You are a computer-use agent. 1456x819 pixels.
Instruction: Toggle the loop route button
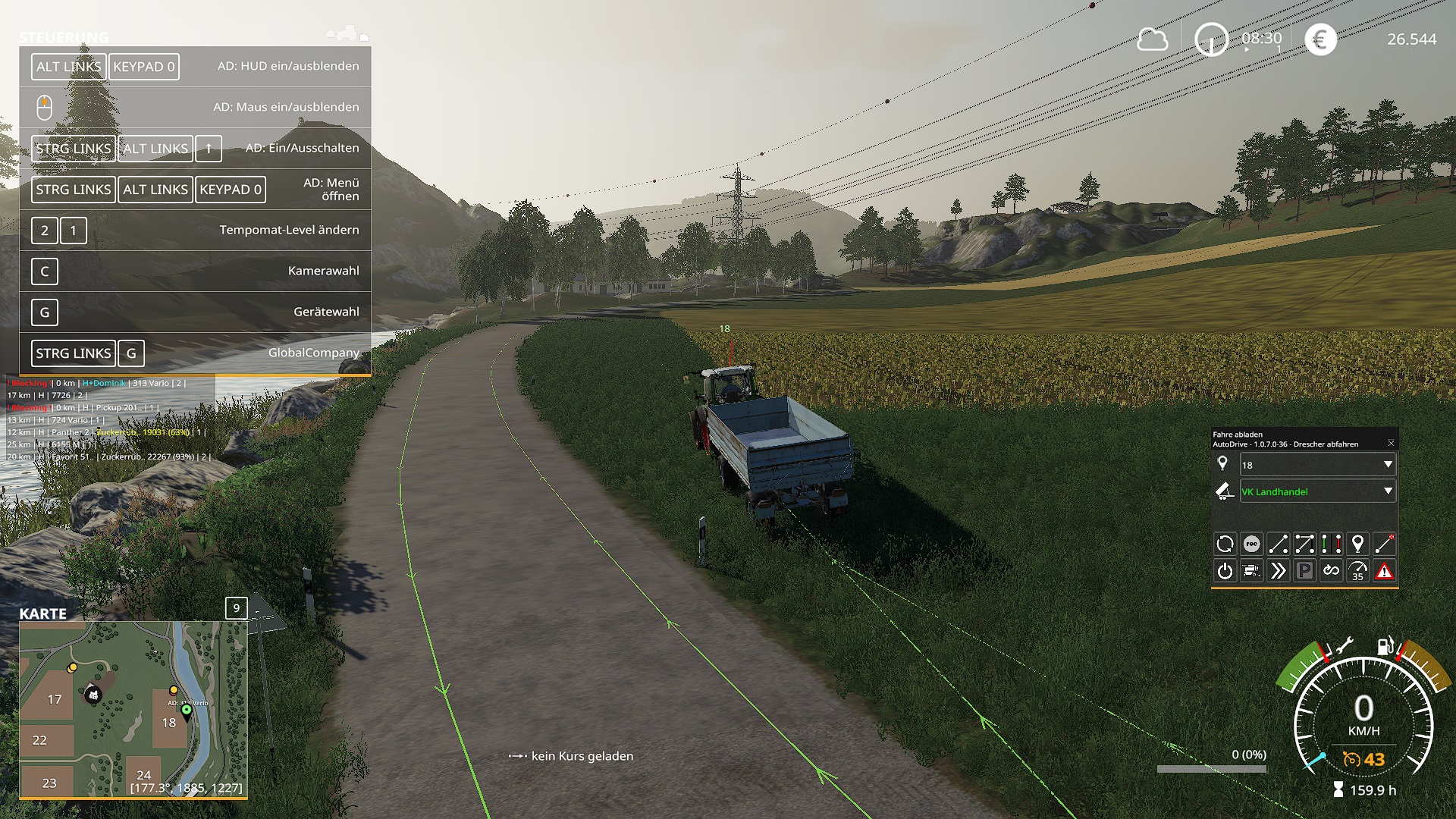pyautogui.click(x=1331, y=571)
